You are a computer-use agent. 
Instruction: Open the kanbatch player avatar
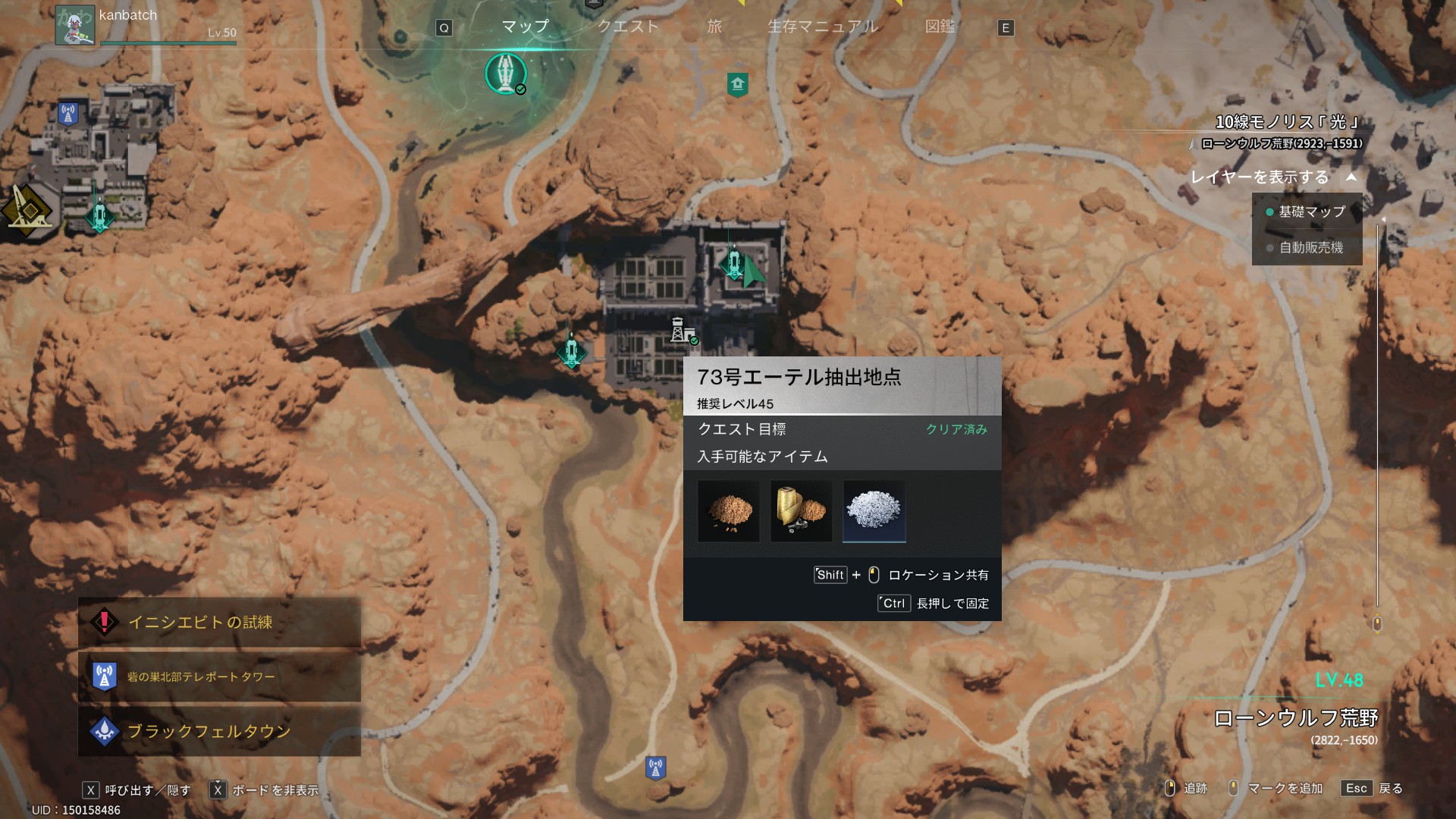pos(74,25)
